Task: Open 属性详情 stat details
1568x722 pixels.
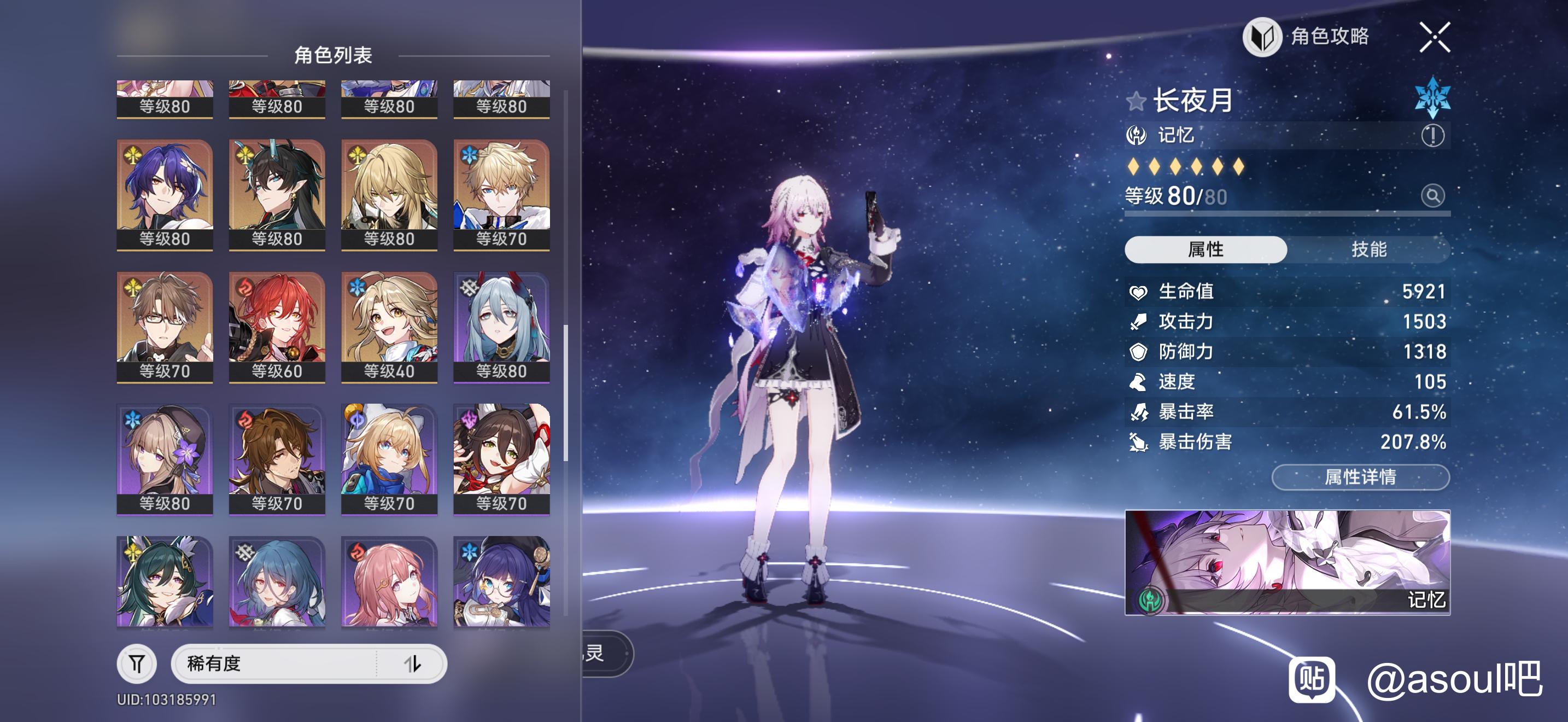Action: pyautogui.click(x=1360, y=476)
